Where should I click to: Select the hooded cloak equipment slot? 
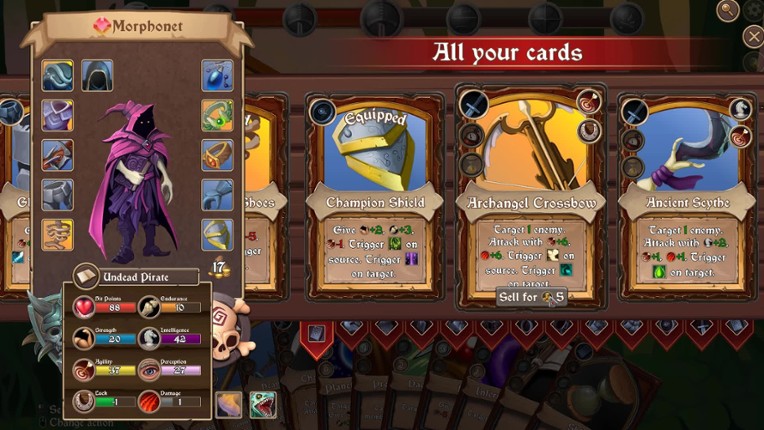(x=97, y=75)
